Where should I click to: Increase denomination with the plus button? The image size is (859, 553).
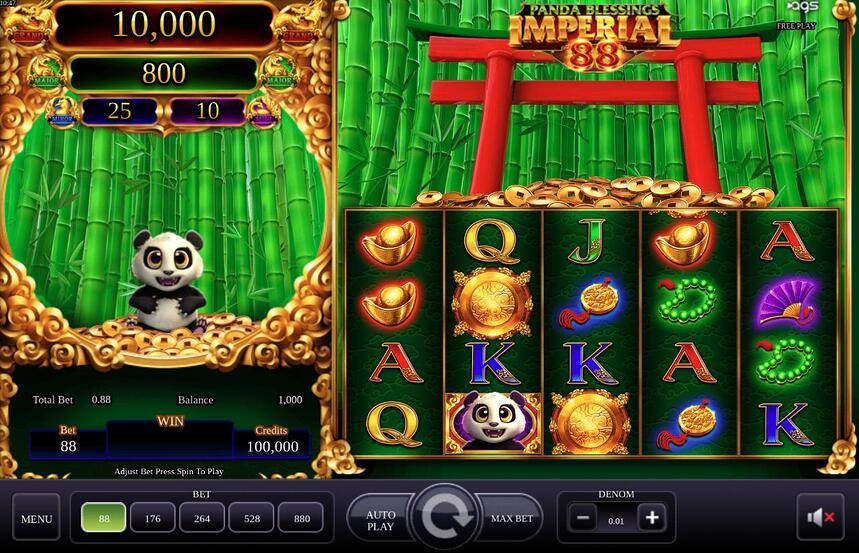[652, 518]
